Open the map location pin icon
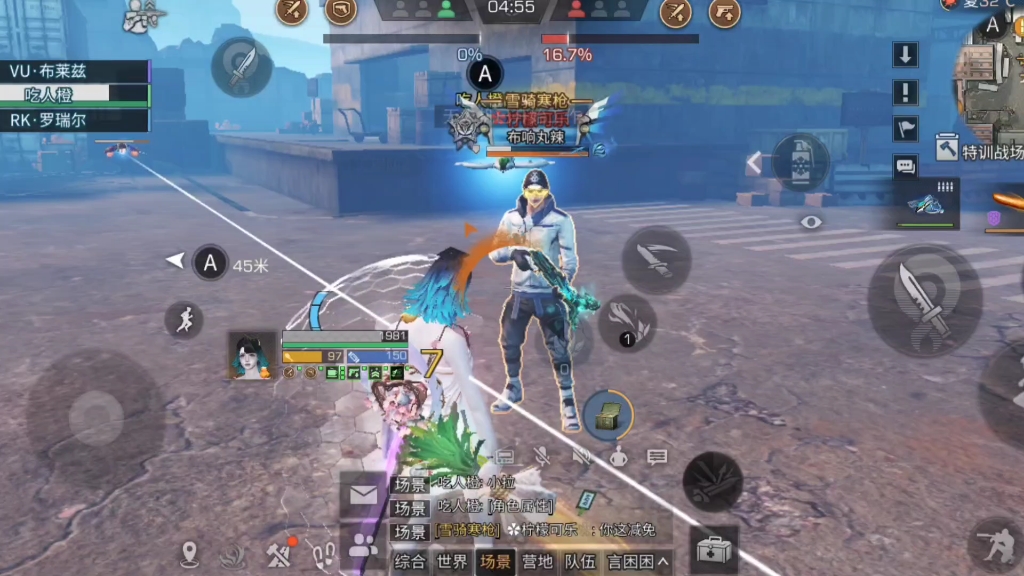Screen dimensions: 1024x576 190,553
